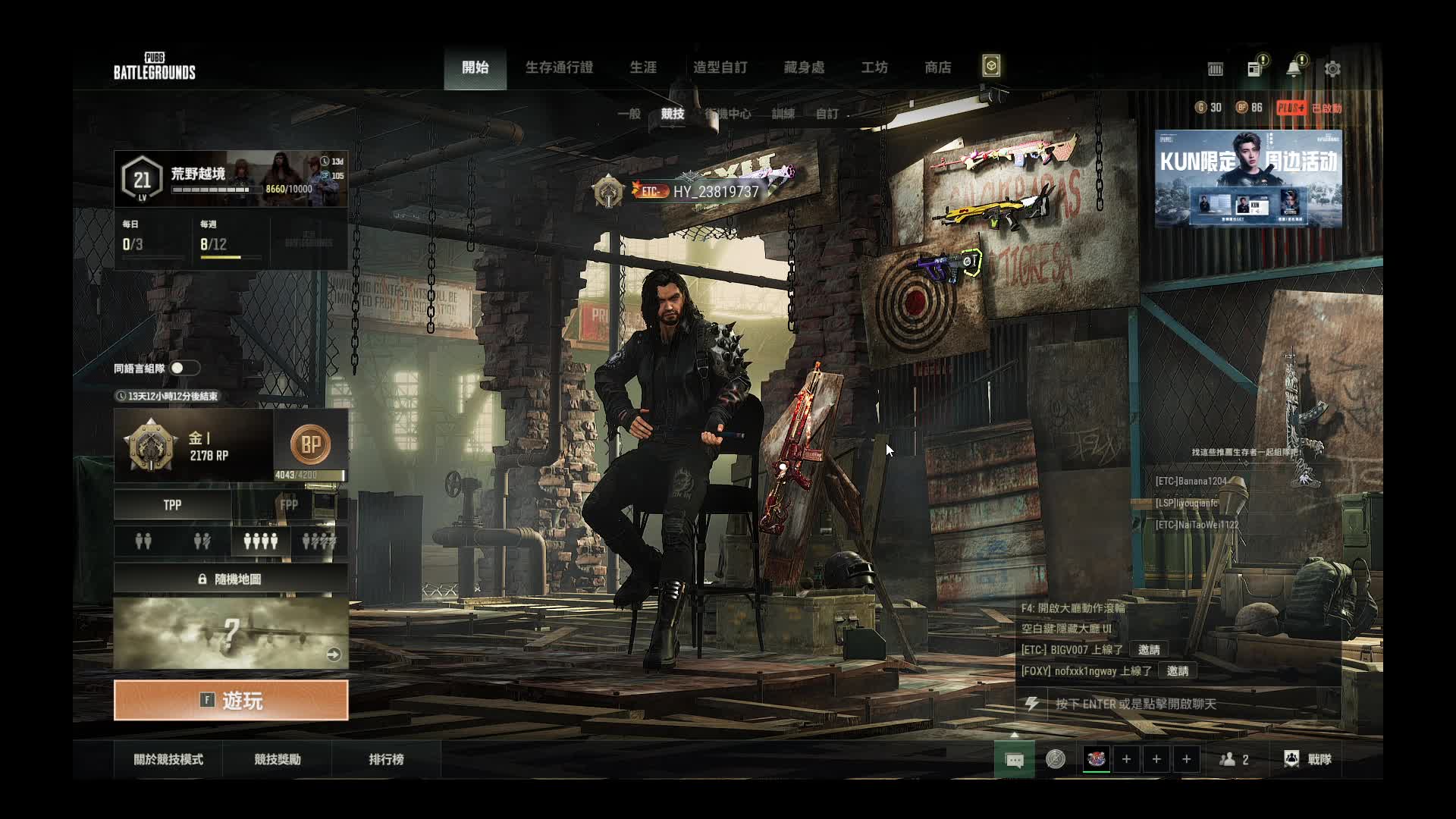
Task: Open the KUN限定 event banner
Action: (x=1248, y=178)
